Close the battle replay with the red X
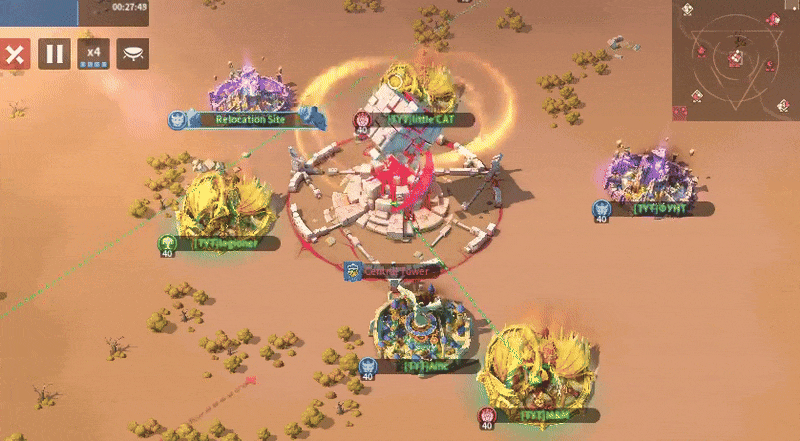The width and height of the screenshot is (800, 441). point(13,54)
